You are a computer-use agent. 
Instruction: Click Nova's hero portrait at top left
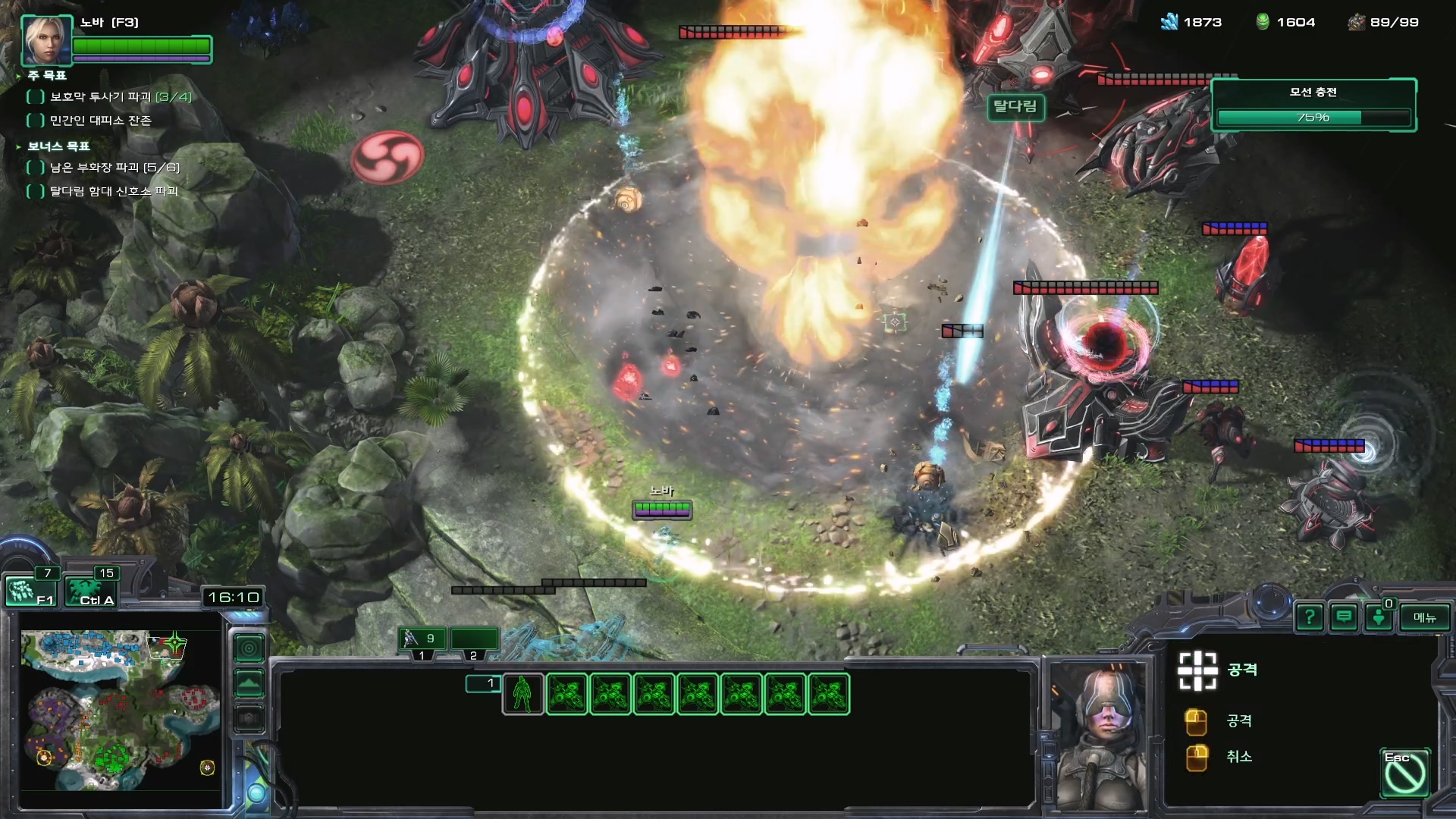(46, 40)
